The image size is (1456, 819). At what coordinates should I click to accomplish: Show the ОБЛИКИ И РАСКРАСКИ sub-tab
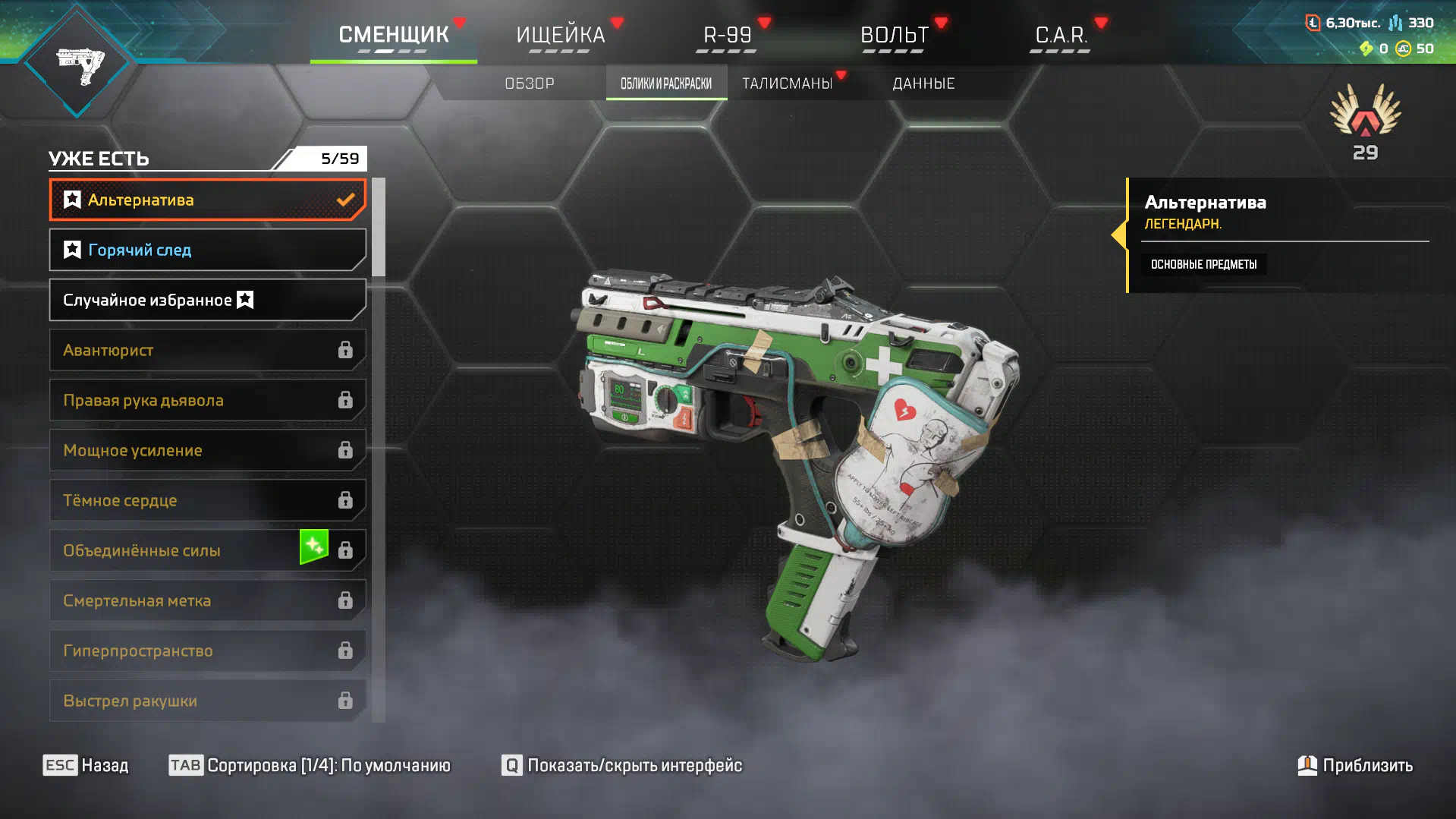click(x=666, y=83)
